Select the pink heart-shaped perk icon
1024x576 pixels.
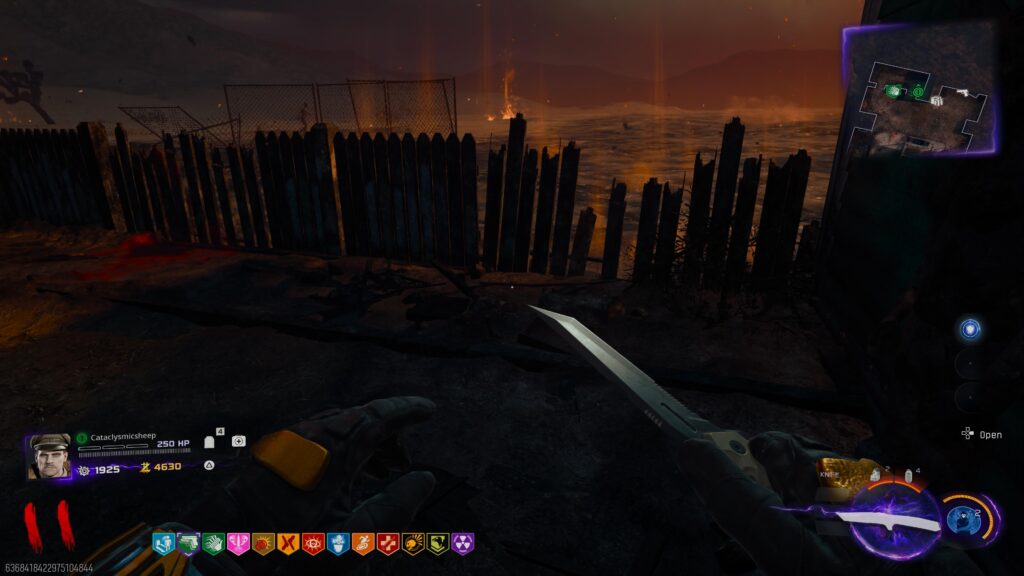point(237,543)
